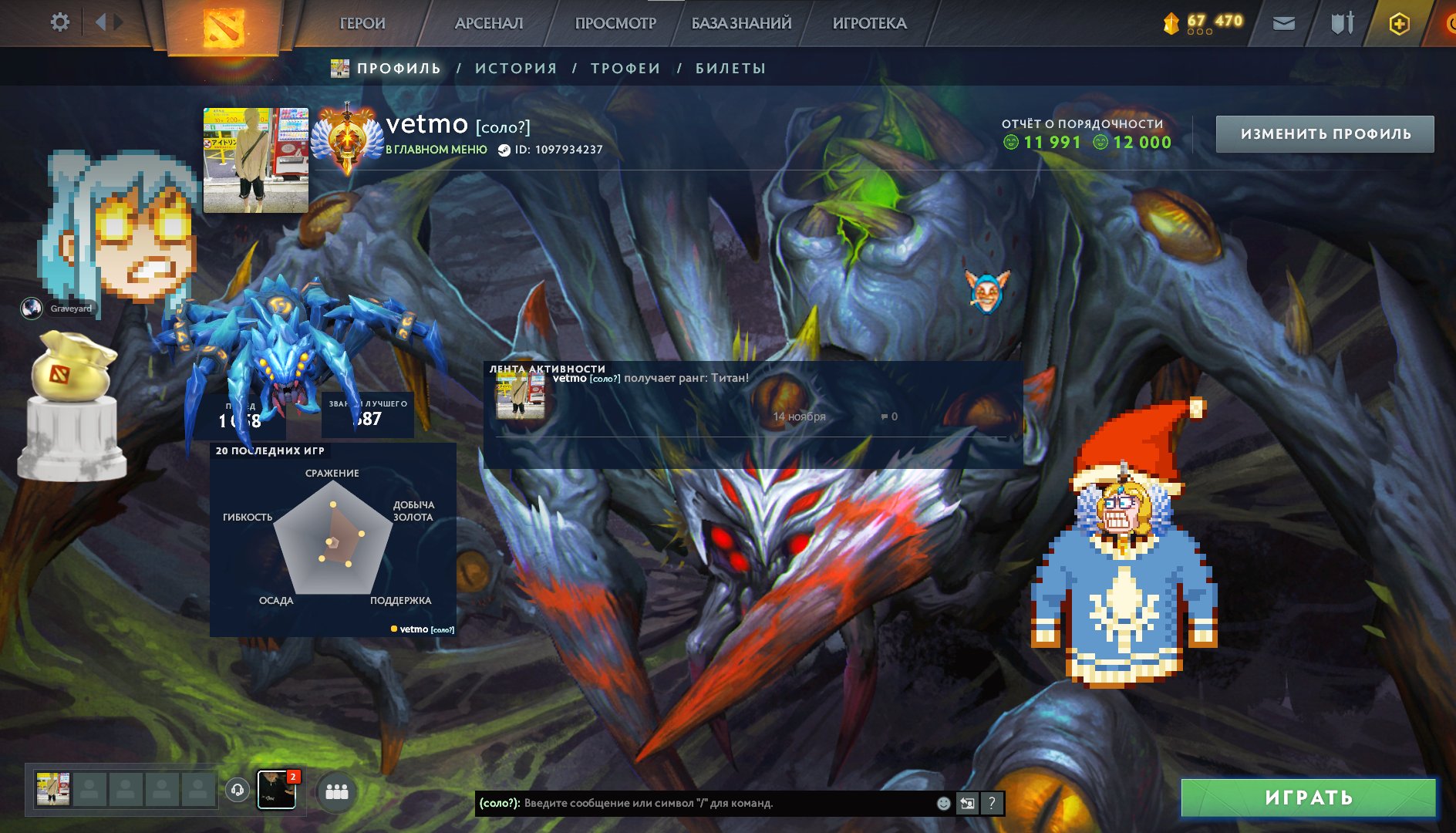
Task: Switch to the ИСТОРИЯ tab
Action: click(515, 68)
